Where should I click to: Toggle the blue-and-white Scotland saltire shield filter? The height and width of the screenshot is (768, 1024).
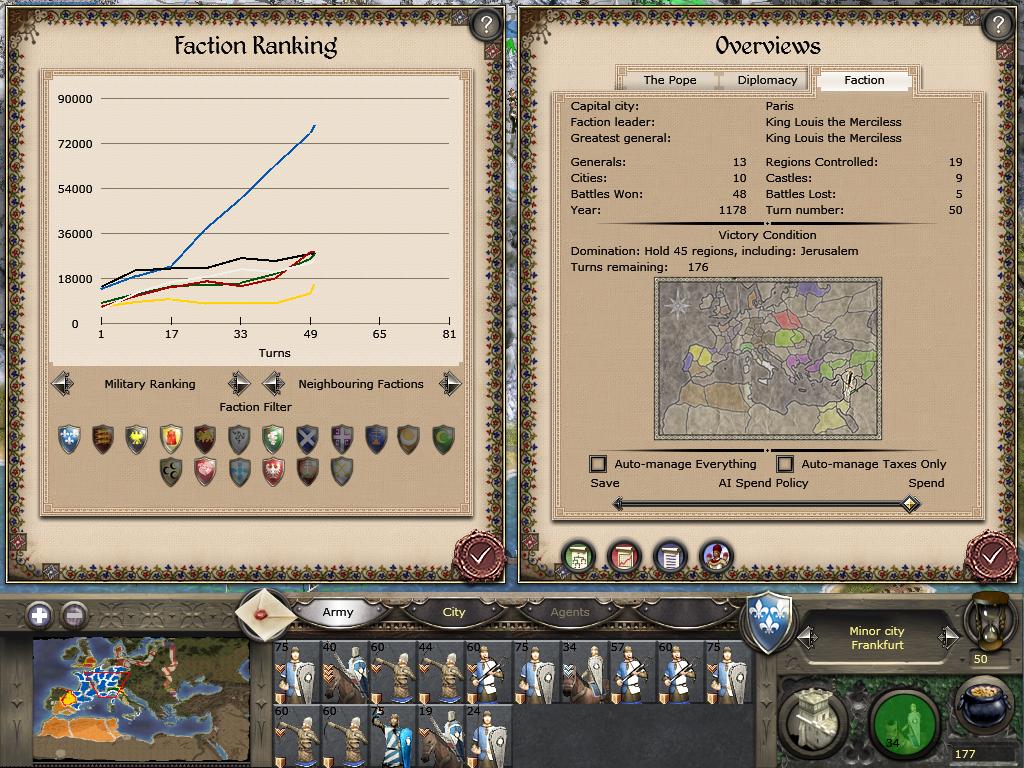307,439
